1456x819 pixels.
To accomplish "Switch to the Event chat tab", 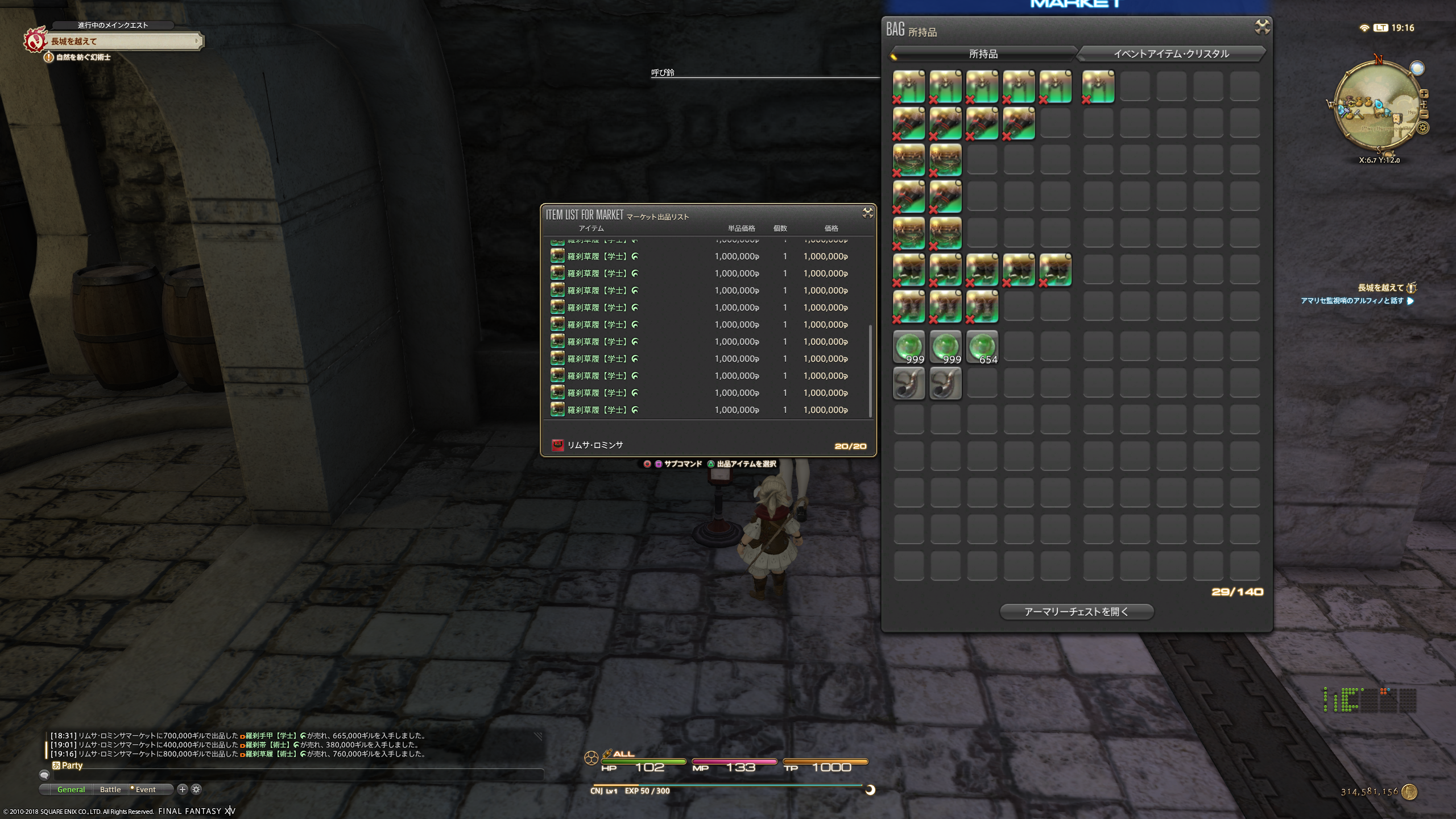I will pyautogui.click(x=145, y=789).
